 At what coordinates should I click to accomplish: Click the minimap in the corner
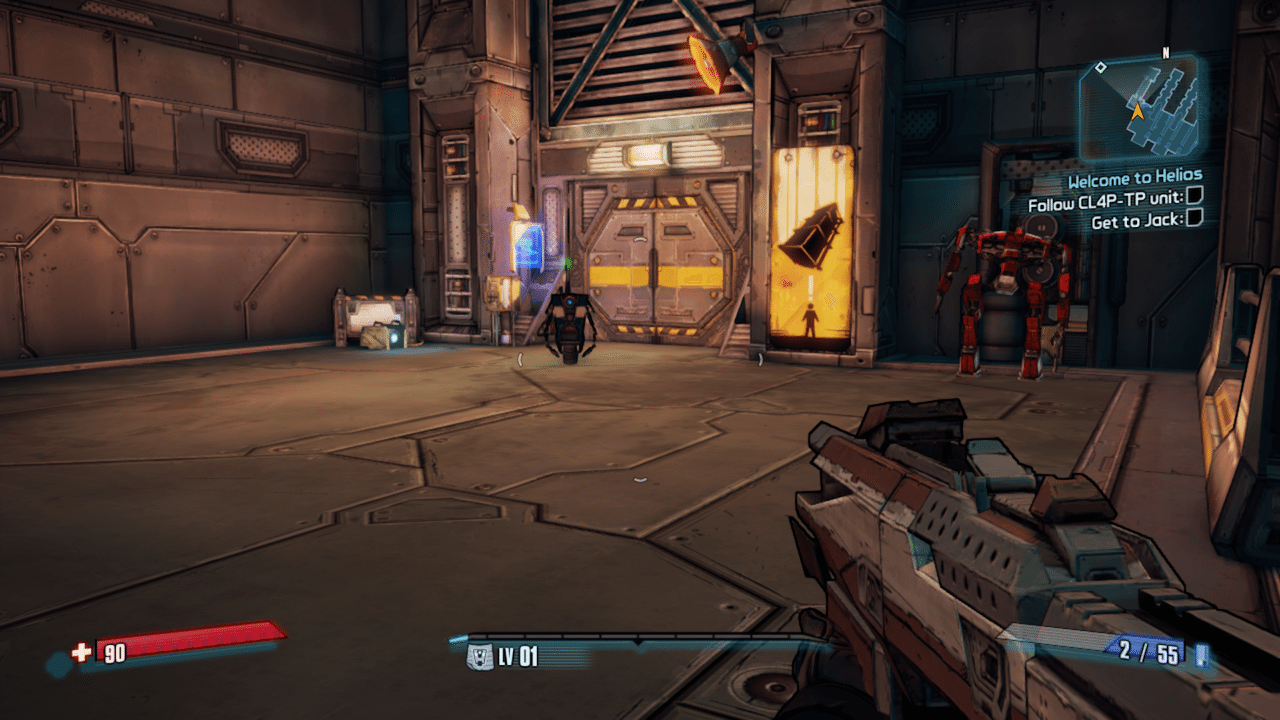coord(1138,108)
